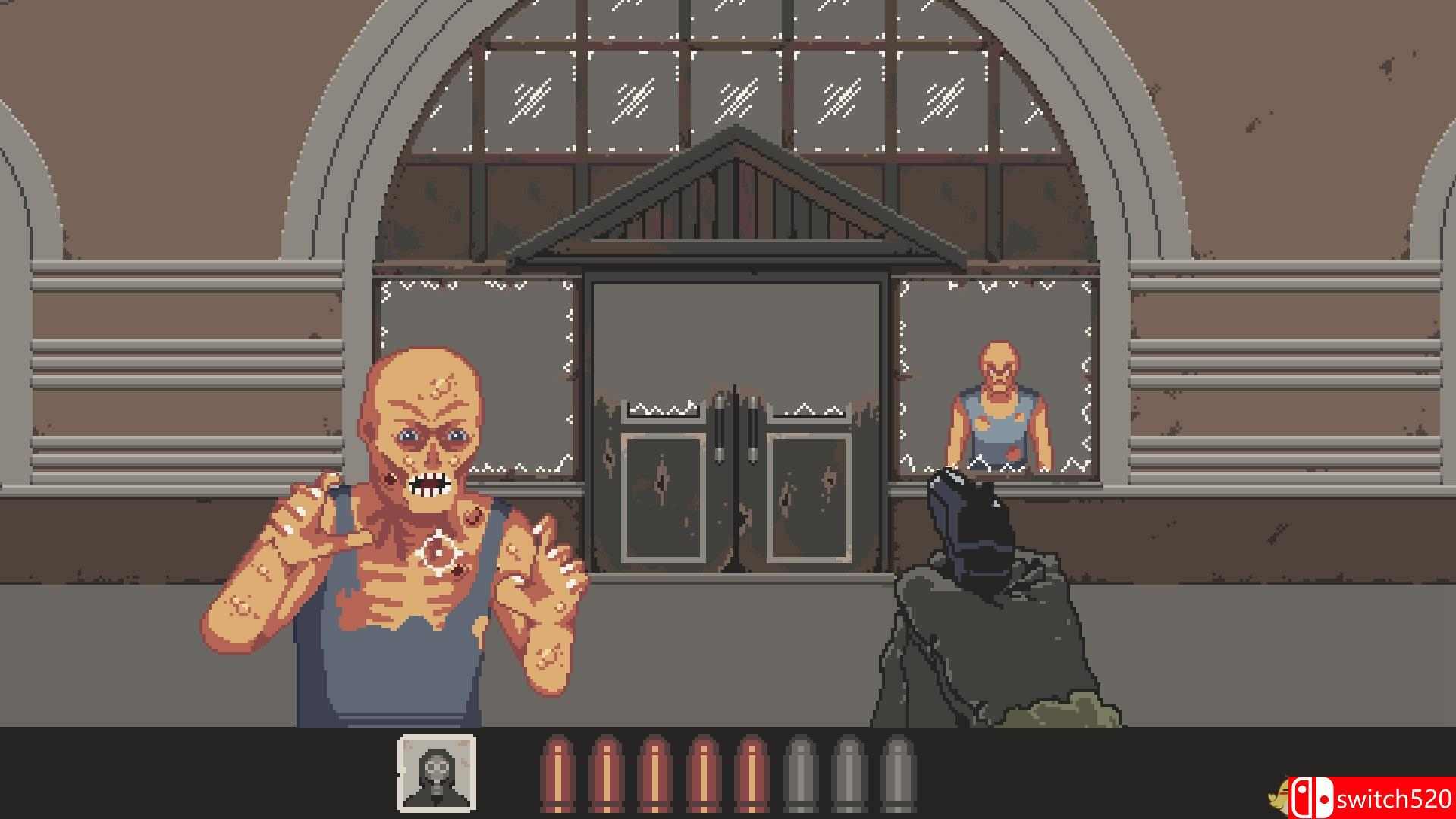Click the middle gray bullet icon
1456x819 pixels.
849,773
